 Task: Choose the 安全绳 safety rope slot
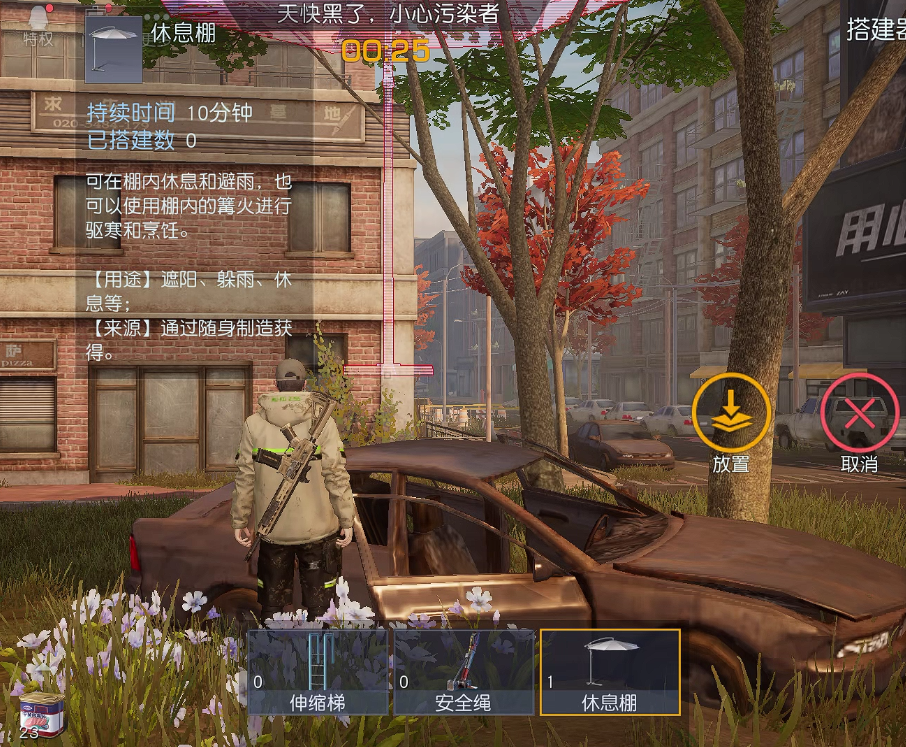[463, 672]
